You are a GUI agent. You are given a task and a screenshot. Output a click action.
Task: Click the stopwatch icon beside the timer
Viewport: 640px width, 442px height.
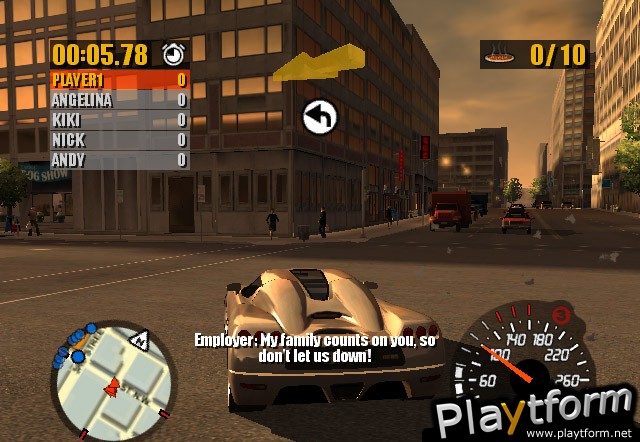point(175,54)
